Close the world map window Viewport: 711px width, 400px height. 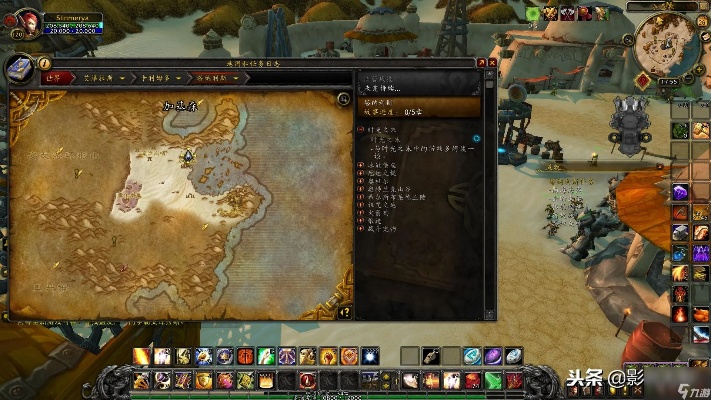point(489,62)
